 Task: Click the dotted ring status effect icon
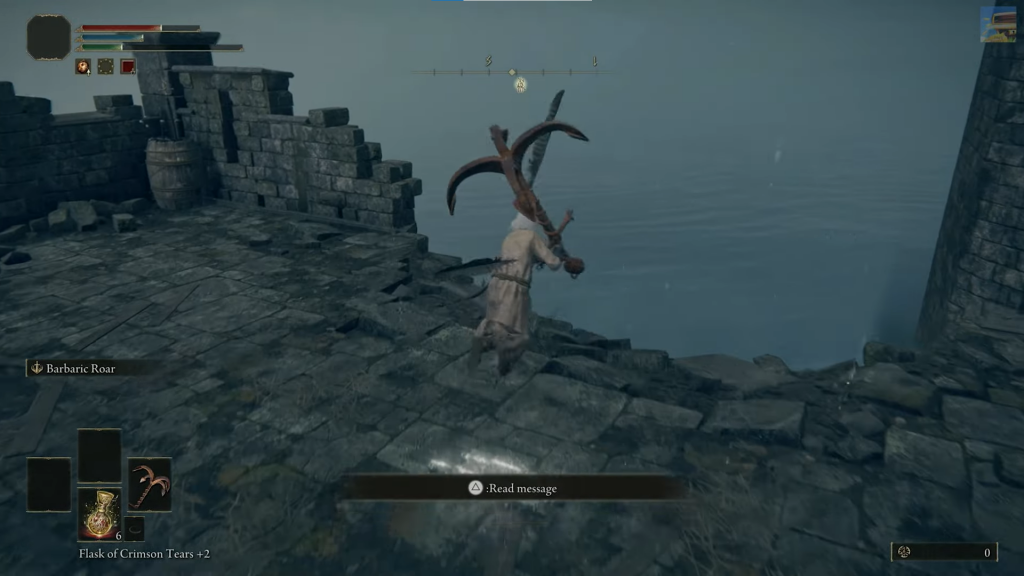point(106,67)
